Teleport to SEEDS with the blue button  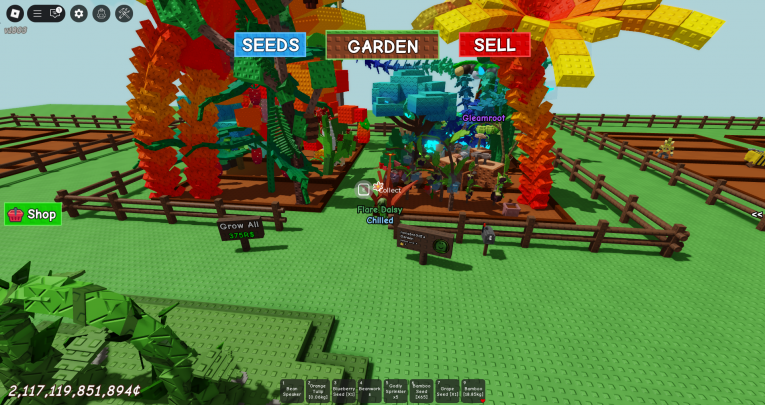tap(270, 45)
